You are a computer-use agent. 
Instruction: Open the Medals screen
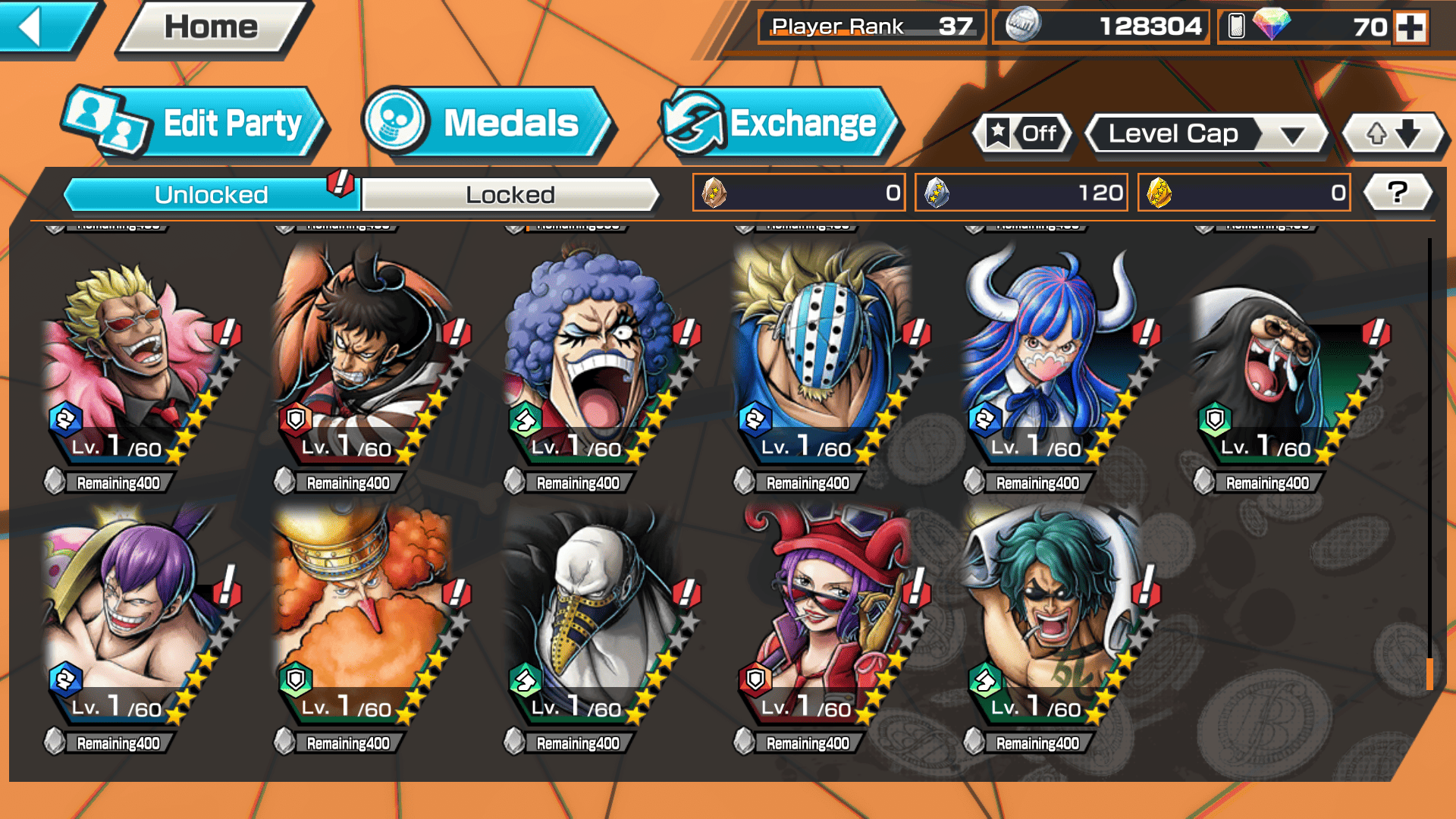click(488, 123)
